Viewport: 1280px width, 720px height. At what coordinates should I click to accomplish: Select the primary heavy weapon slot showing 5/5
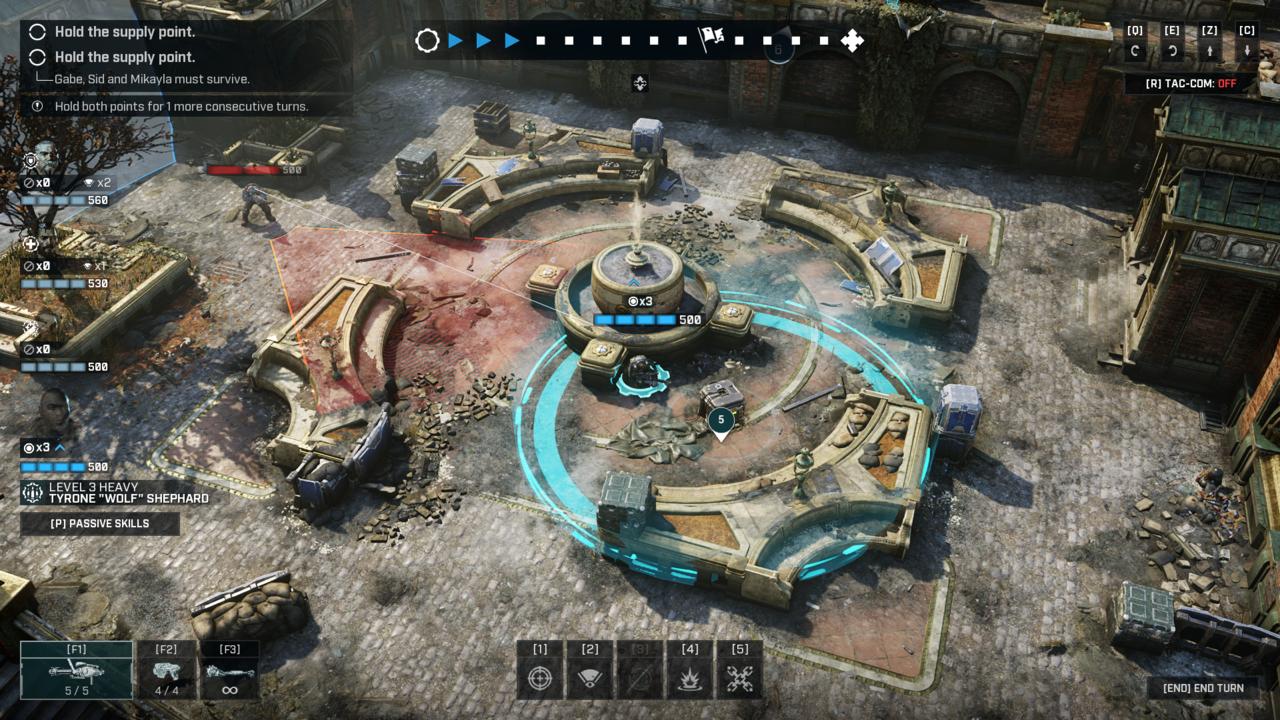point(76,670)
